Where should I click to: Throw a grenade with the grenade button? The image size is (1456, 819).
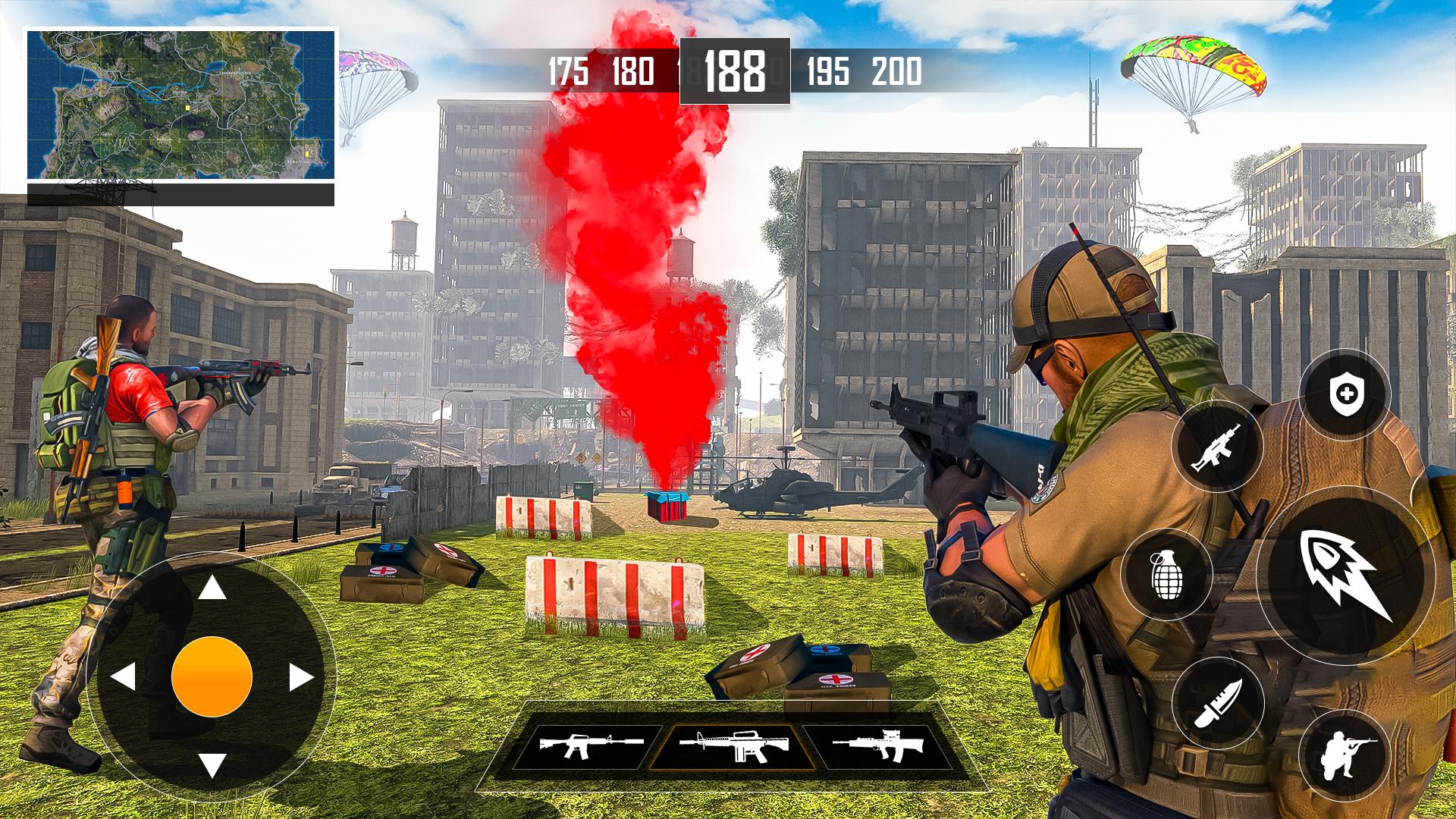[x=1166, y=575]
